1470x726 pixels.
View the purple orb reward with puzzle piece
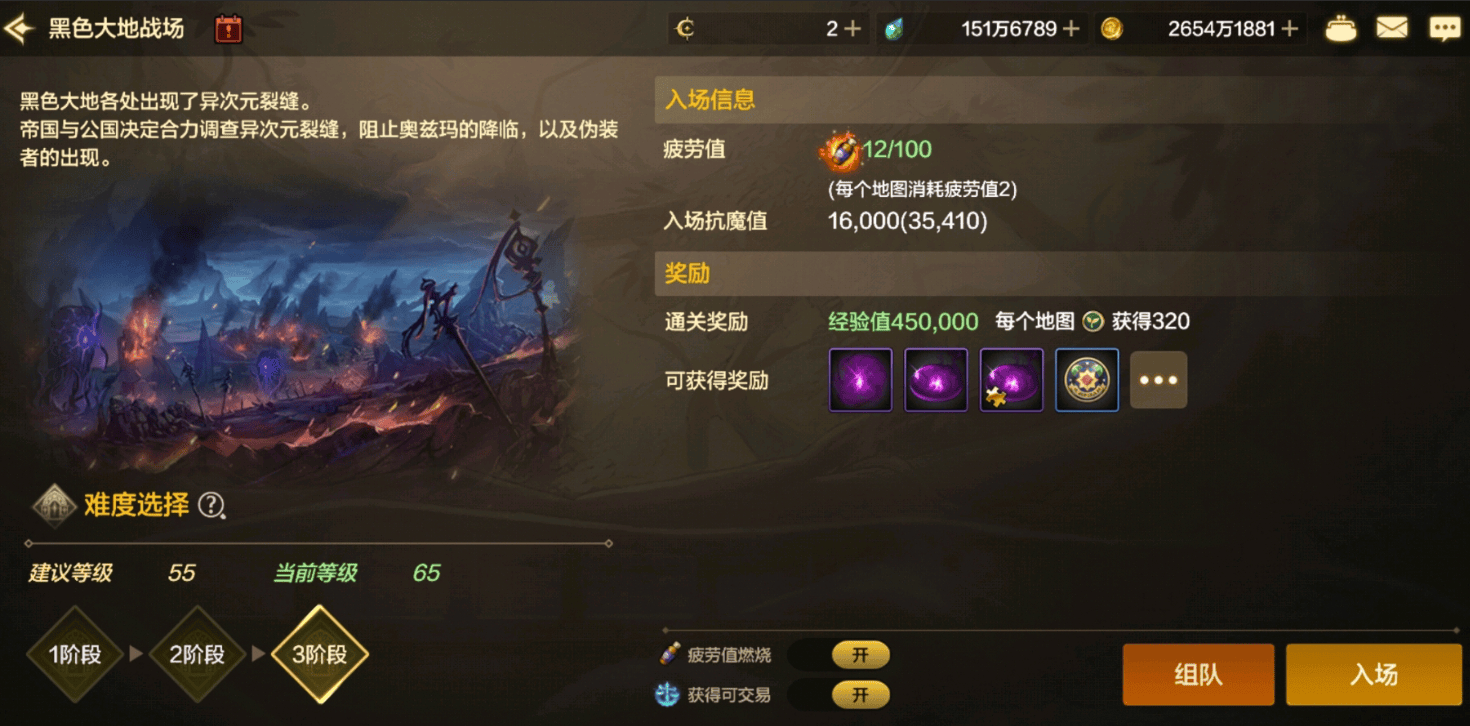click(1011, 380)
